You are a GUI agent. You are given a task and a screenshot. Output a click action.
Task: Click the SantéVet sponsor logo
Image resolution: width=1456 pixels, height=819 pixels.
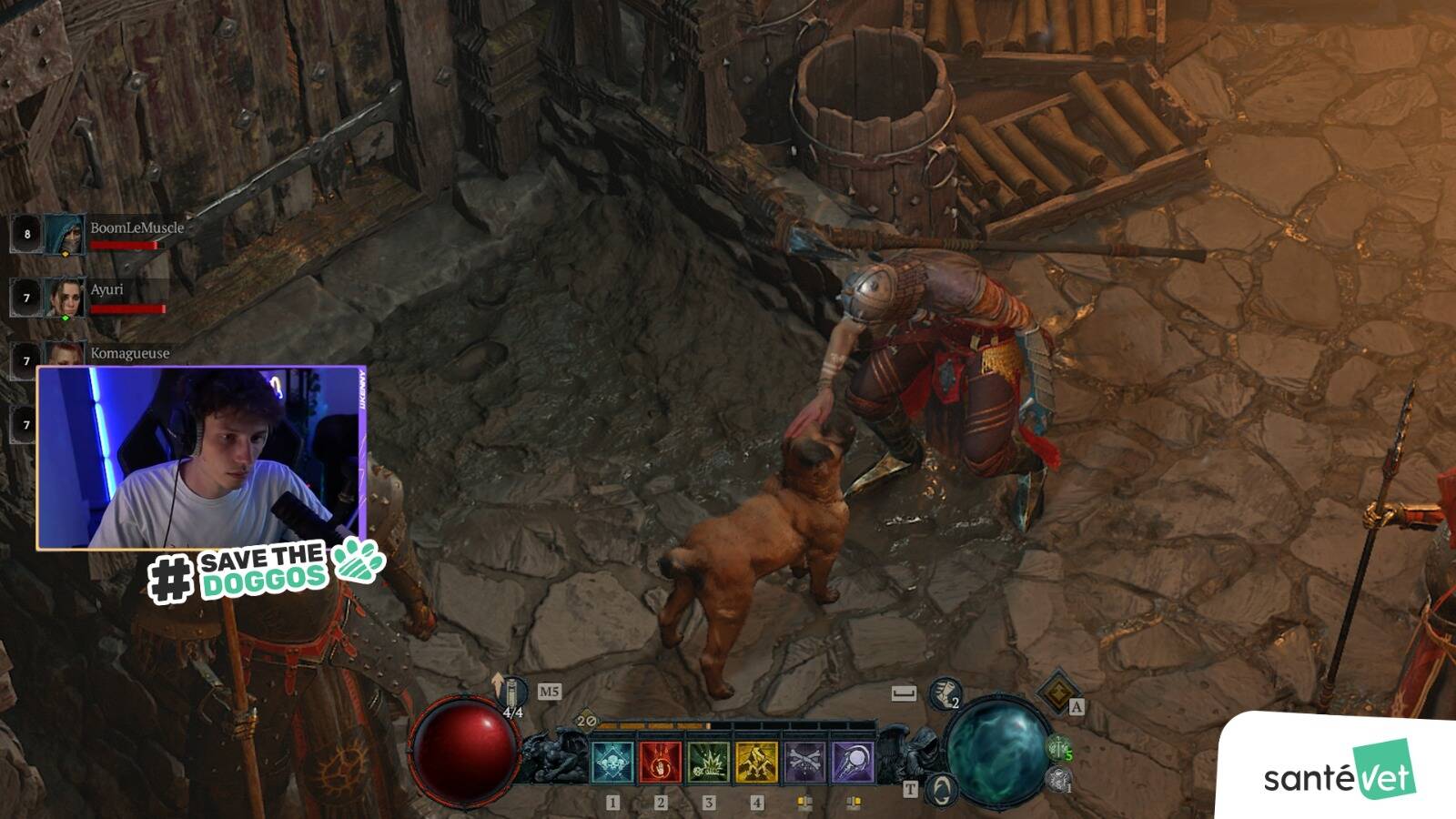point(1340,773)
